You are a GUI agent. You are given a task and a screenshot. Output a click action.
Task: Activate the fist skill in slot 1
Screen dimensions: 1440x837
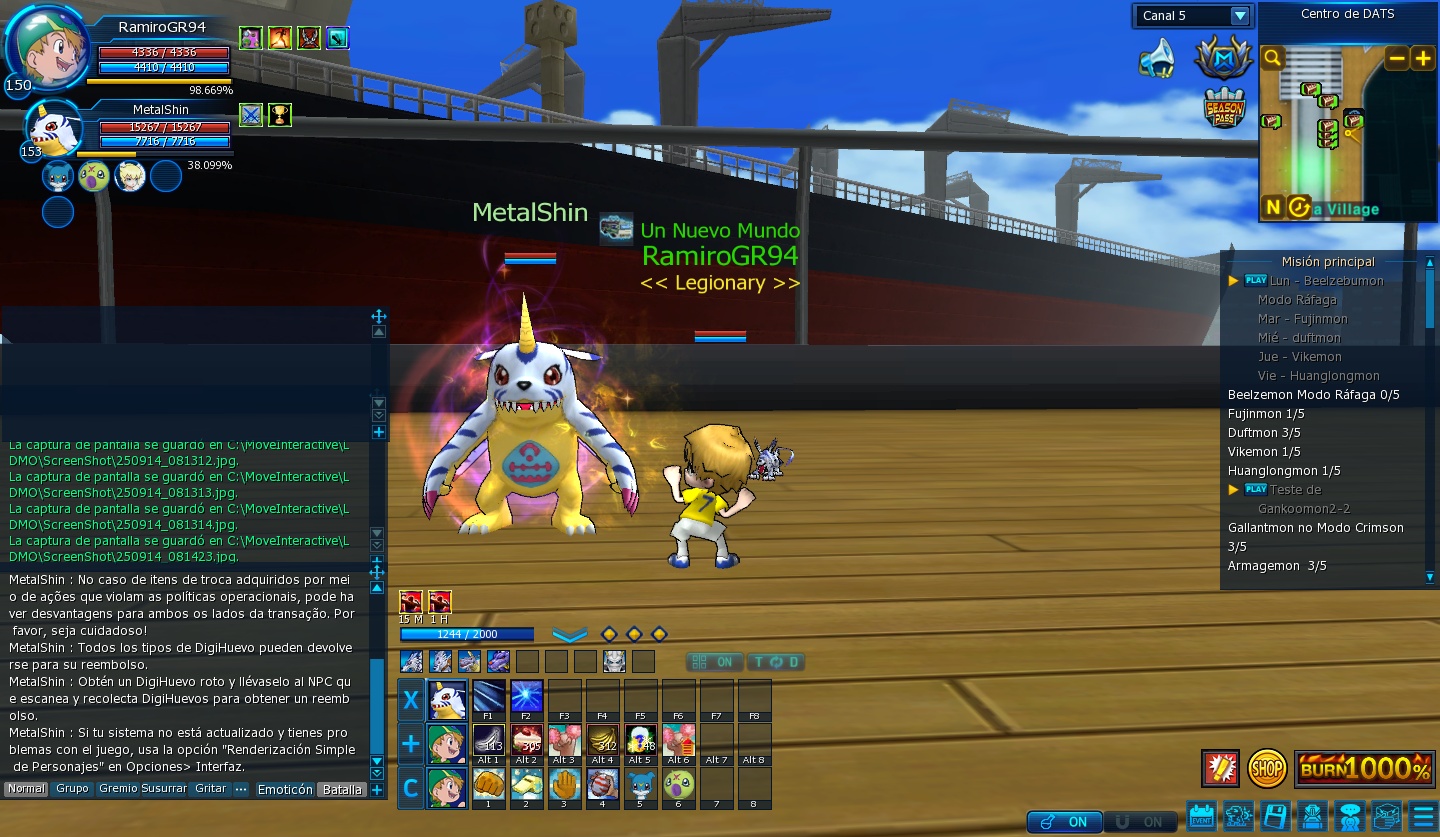click(x=488, y=785)
